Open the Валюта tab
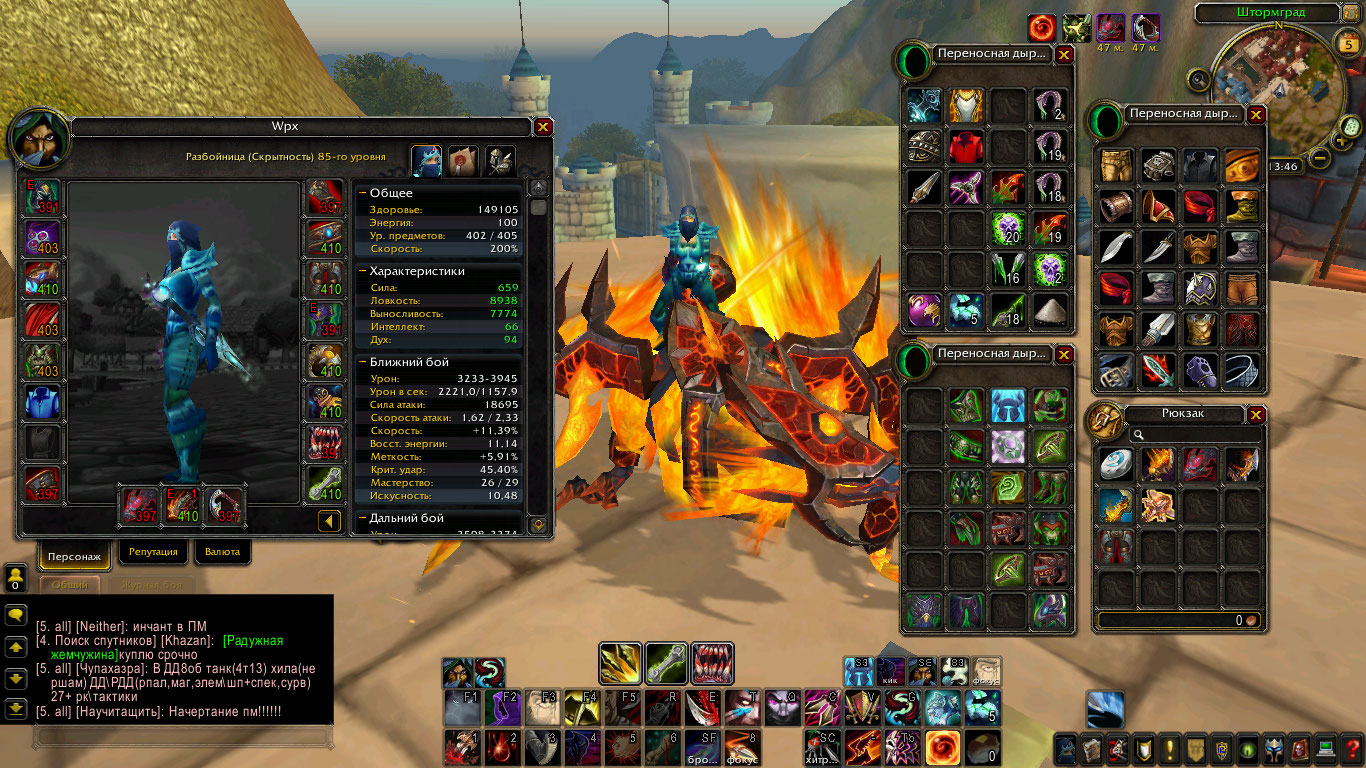Image resolution: width=1366 pixels, height=768 pixels. coord(222,551)
